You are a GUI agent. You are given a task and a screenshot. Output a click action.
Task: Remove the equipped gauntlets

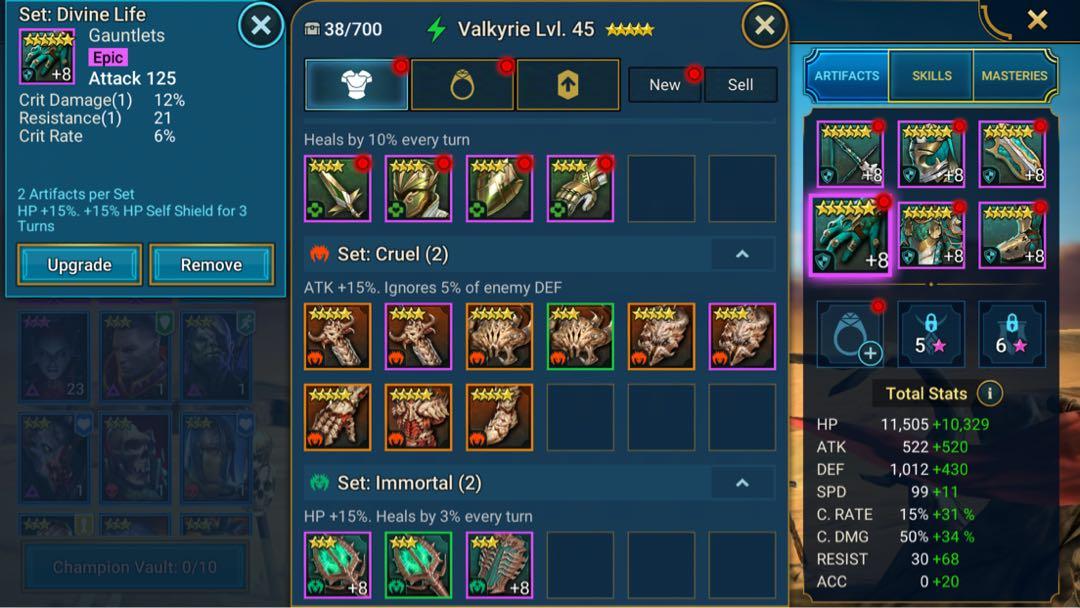[x=211, y=265]
